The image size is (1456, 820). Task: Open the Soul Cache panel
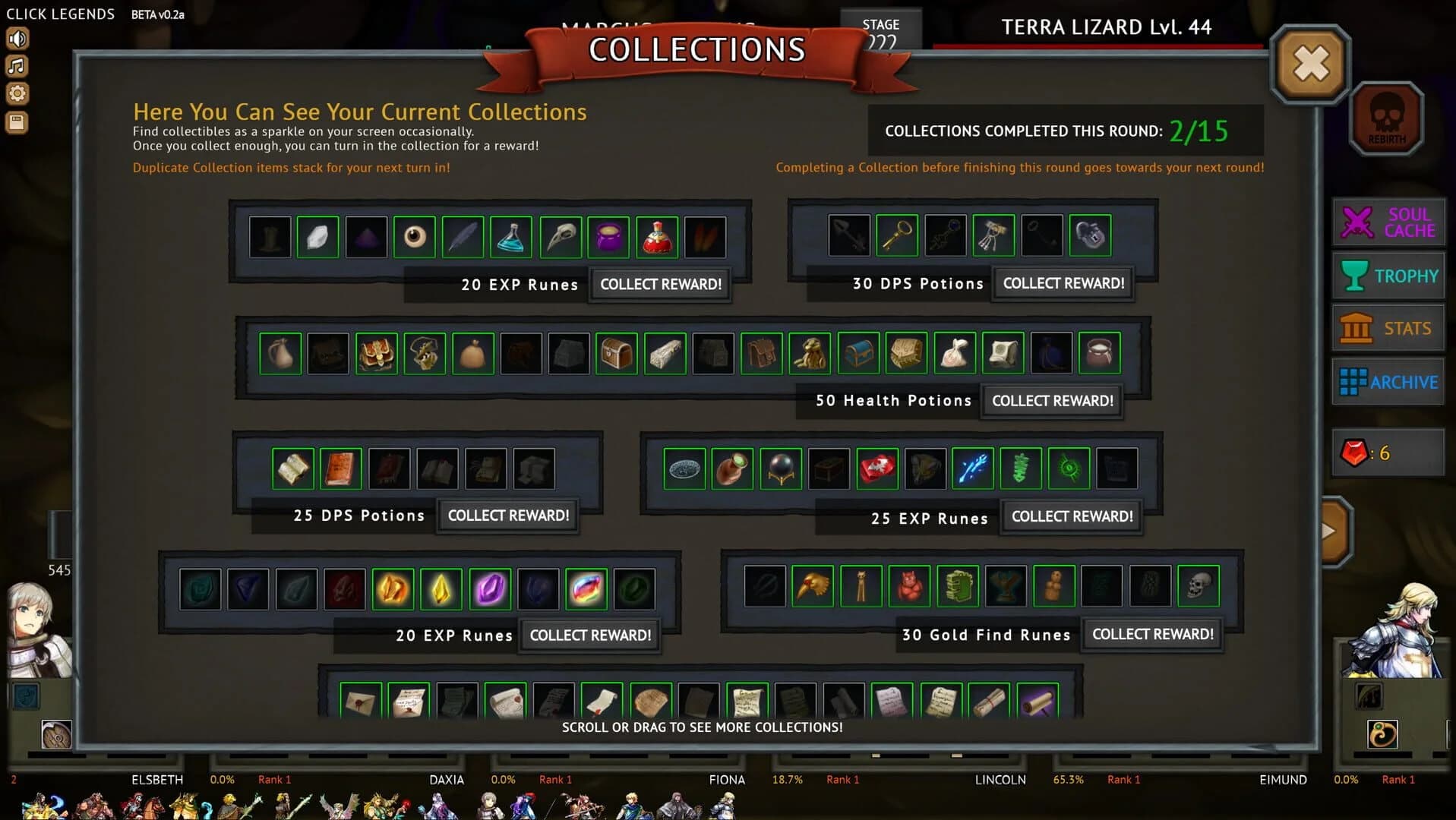[1387, 222]
